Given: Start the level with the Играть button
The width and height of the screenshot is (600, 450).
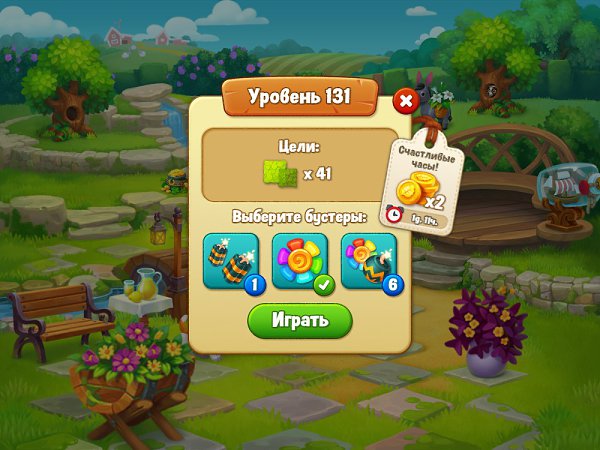Looking at the screenshot, I should 300,320.
